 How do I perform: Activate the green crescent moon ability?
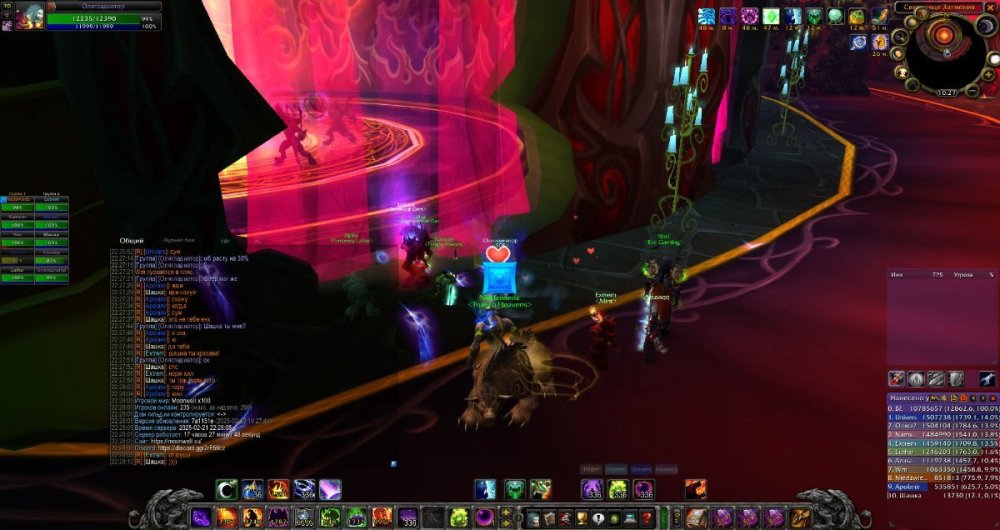coord(226,489)
